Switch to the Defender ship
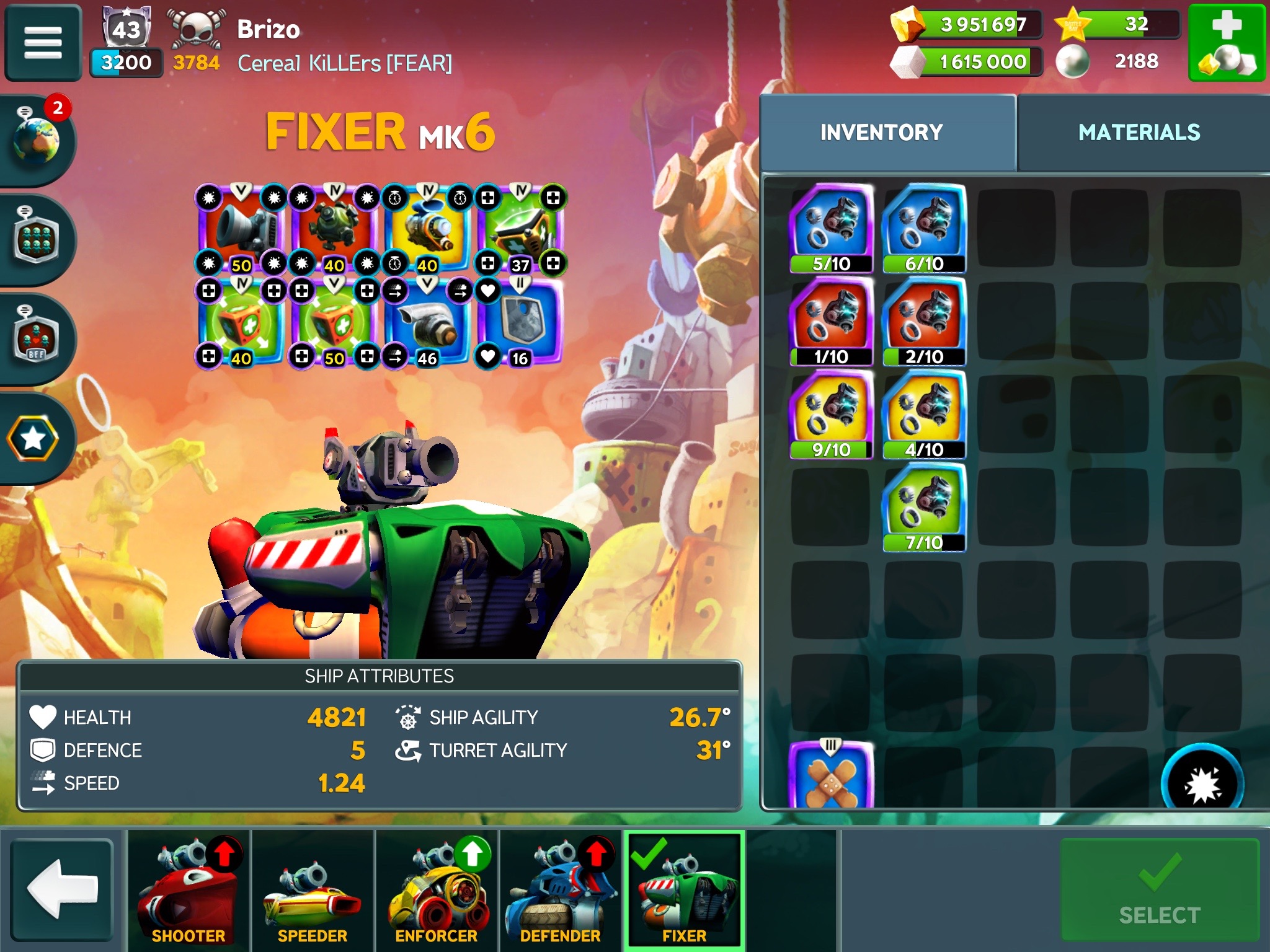1270x952 pixels. point(561,889)
